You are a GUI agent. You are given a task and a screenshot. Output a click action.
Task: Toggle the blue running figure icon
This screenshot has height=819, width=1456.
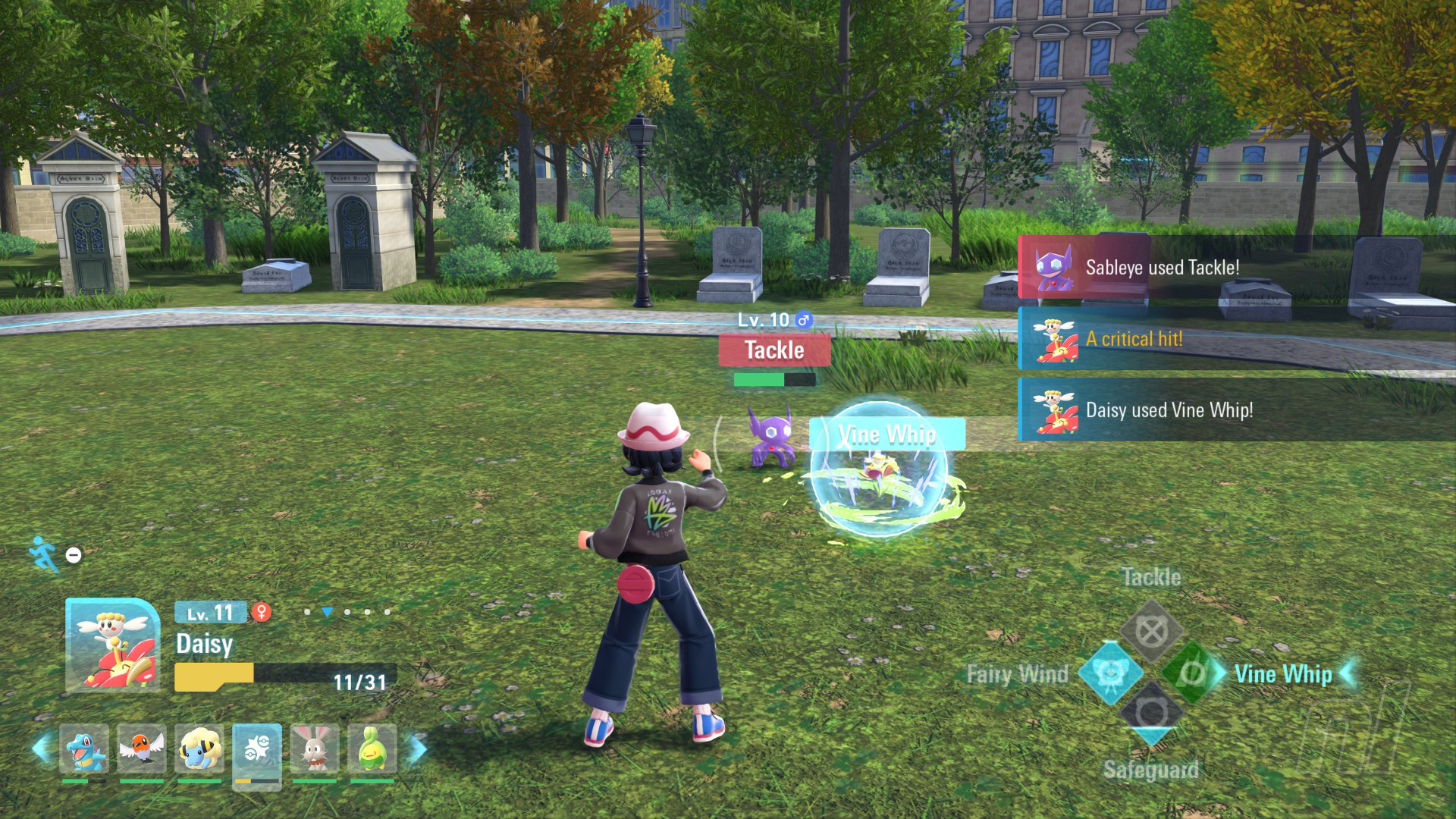(x=44, y=554)
